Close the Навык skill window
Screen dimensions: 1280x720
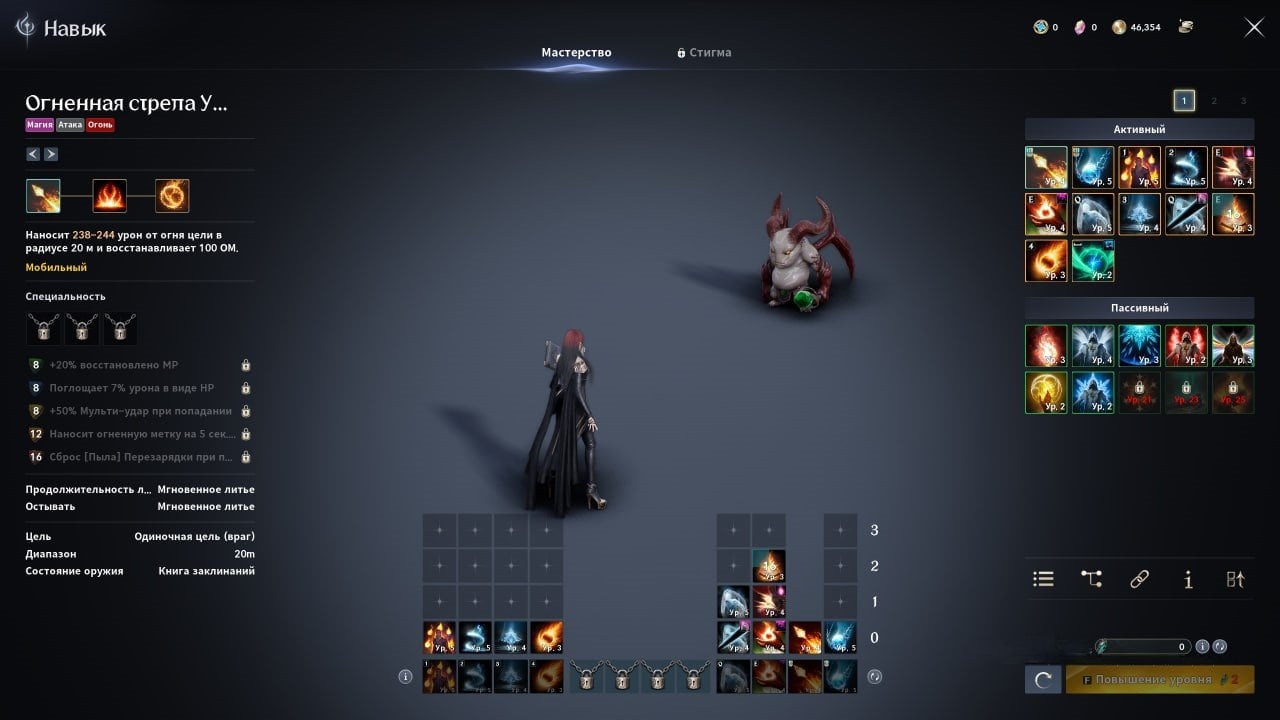[1254, 27]
